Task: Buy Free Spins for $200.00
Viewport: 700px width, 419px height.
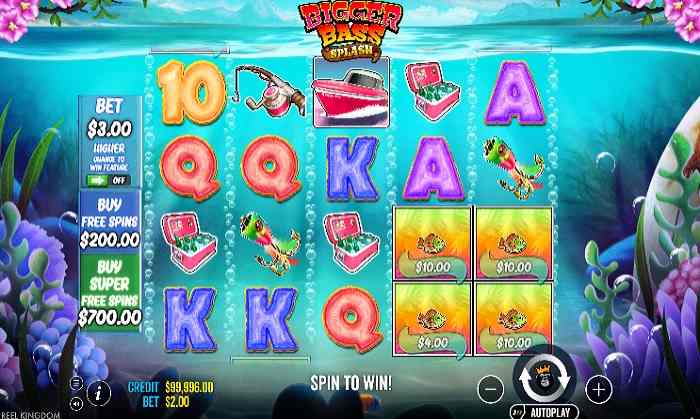Action: coord(110,222)
